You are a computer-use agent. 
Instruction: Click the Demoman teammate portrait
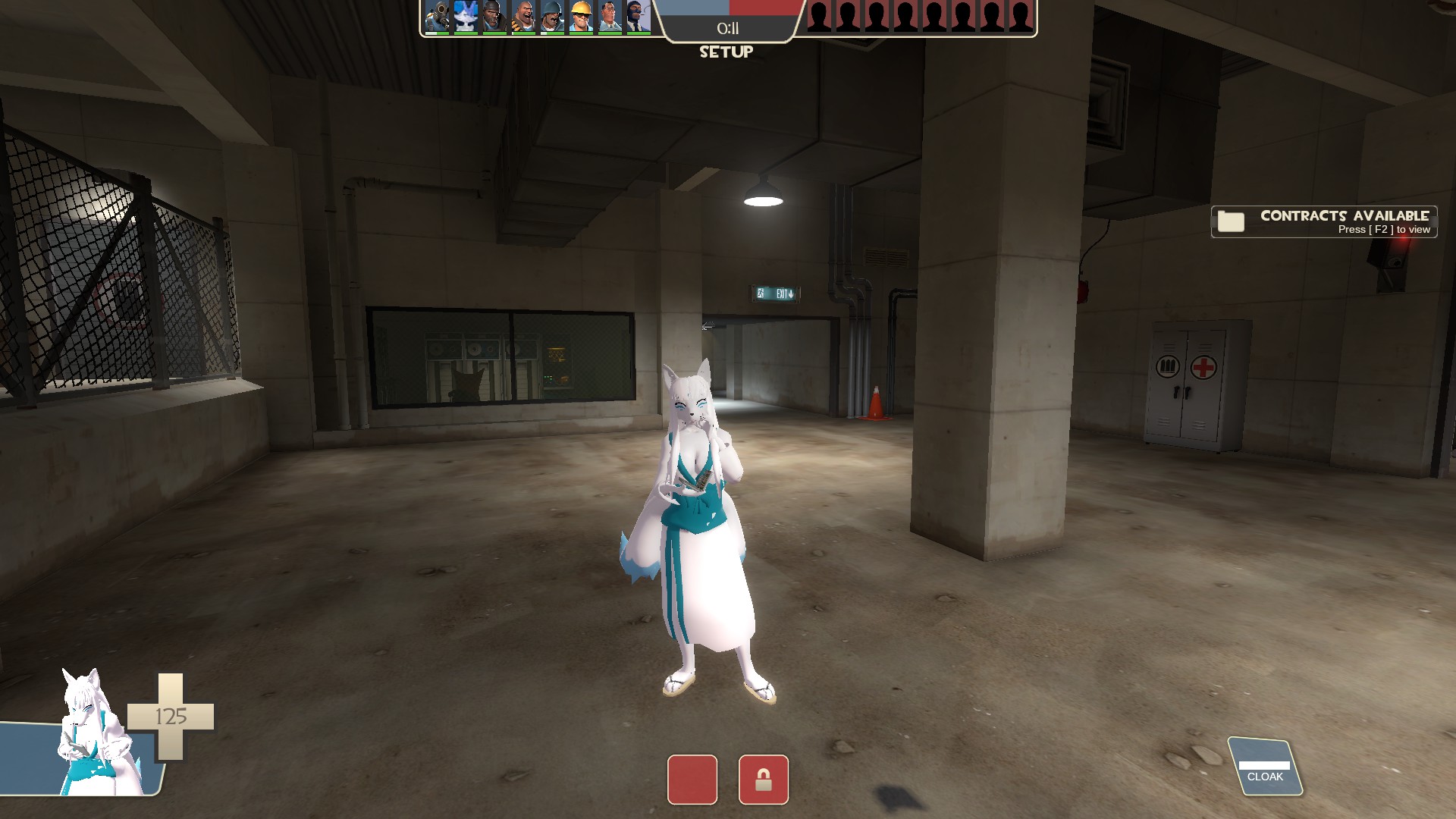(x=494, y=17)
